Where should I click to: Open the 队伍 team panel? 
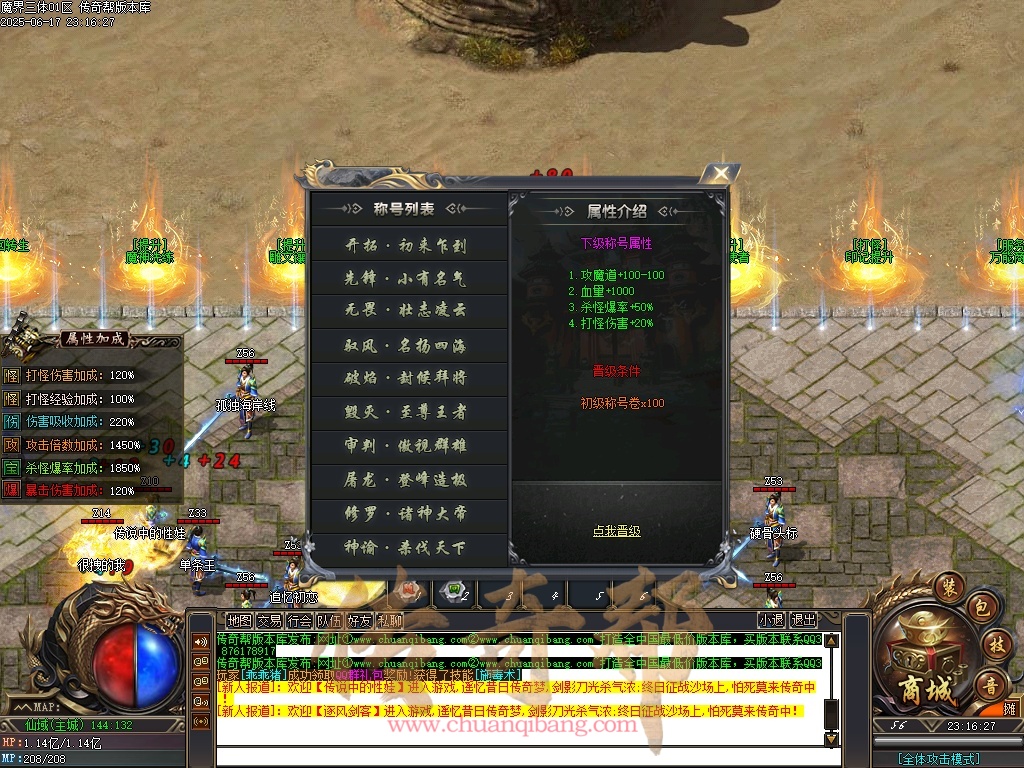pos(329,620)
